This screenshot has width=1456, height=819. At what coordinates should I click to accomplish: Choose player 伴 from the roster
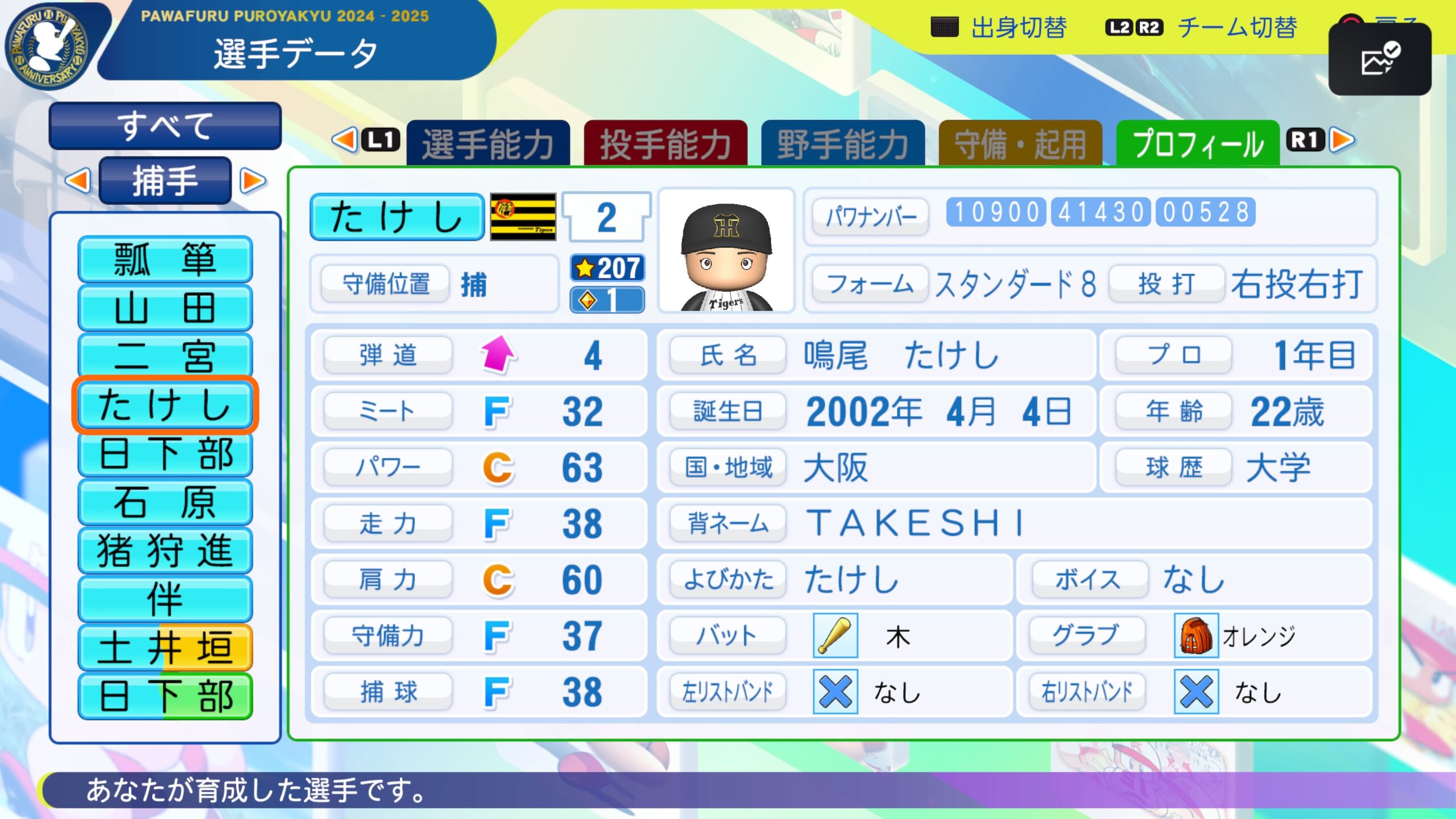[x=165, y=599]
